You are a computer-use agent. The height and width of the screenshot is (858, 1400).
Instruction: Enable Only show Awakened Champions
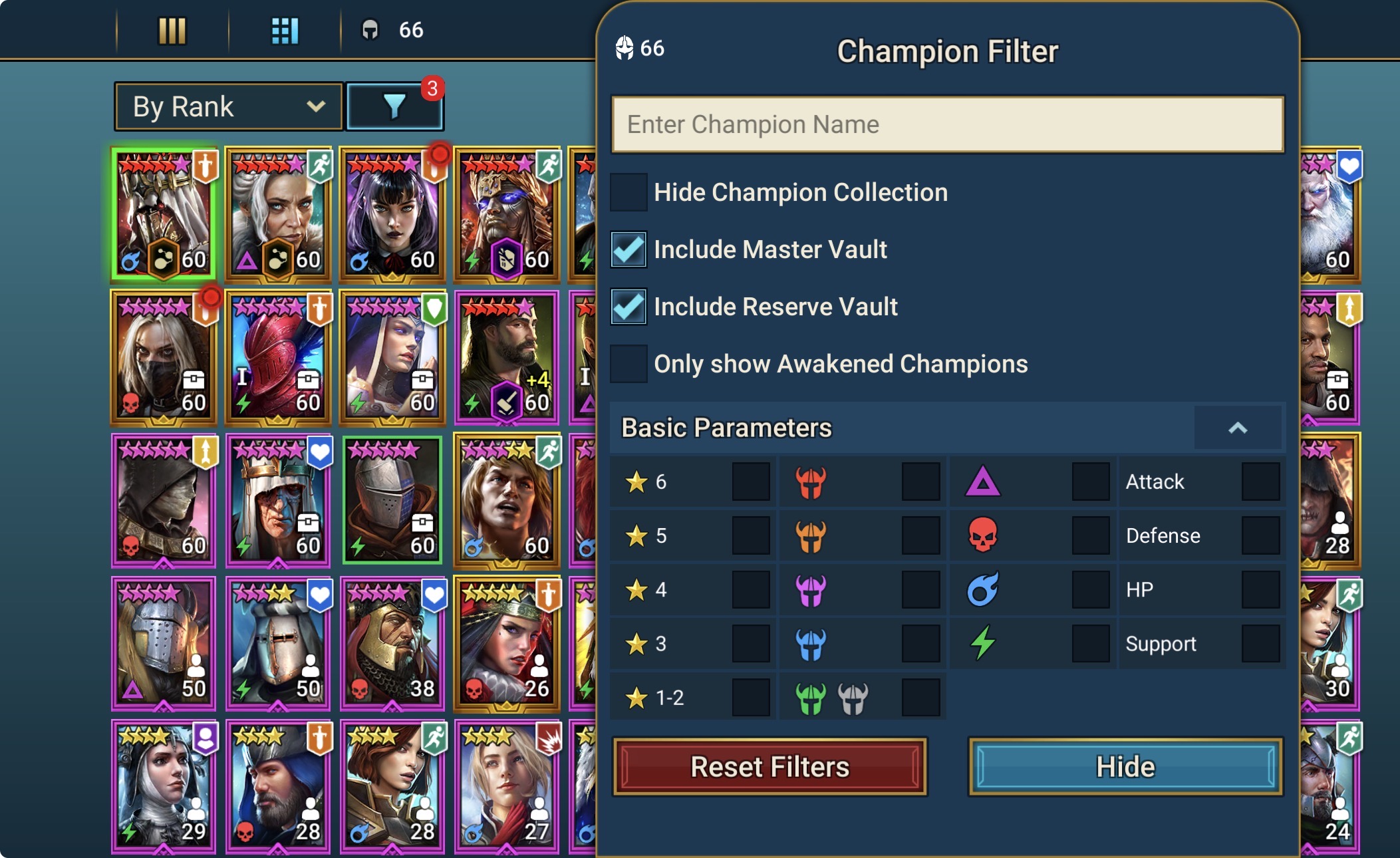pos(629,364)
